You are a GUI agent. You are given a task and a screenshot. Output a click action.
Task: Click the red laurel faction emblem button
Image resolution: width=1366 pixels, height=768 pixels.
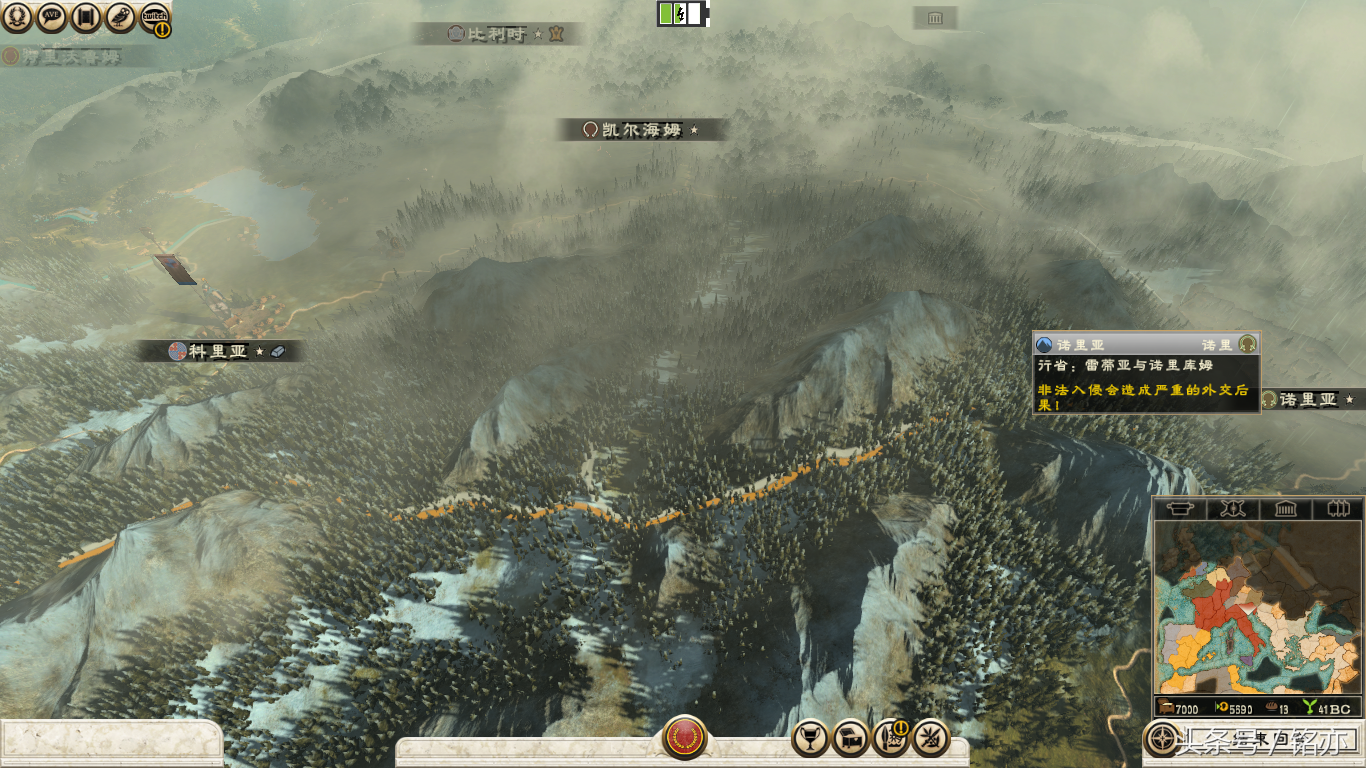point(684,738)
